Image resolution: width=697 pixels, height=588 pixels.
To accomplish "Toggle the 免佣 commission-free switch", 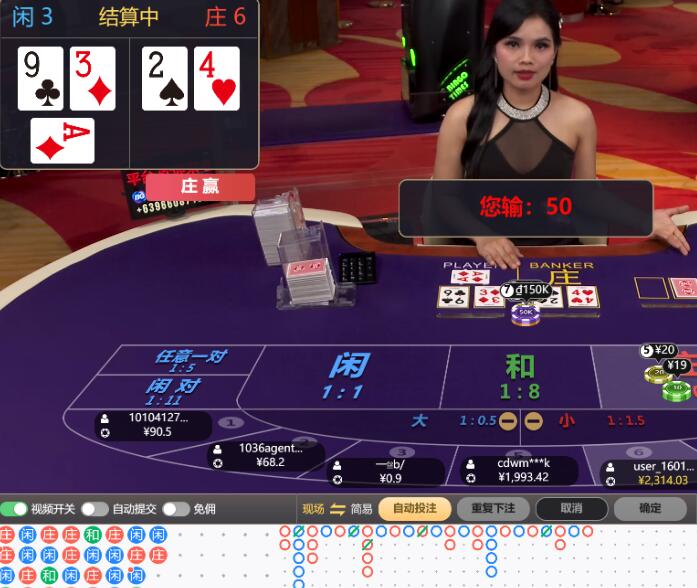I will pyautogui.click(x=176, y=509).
